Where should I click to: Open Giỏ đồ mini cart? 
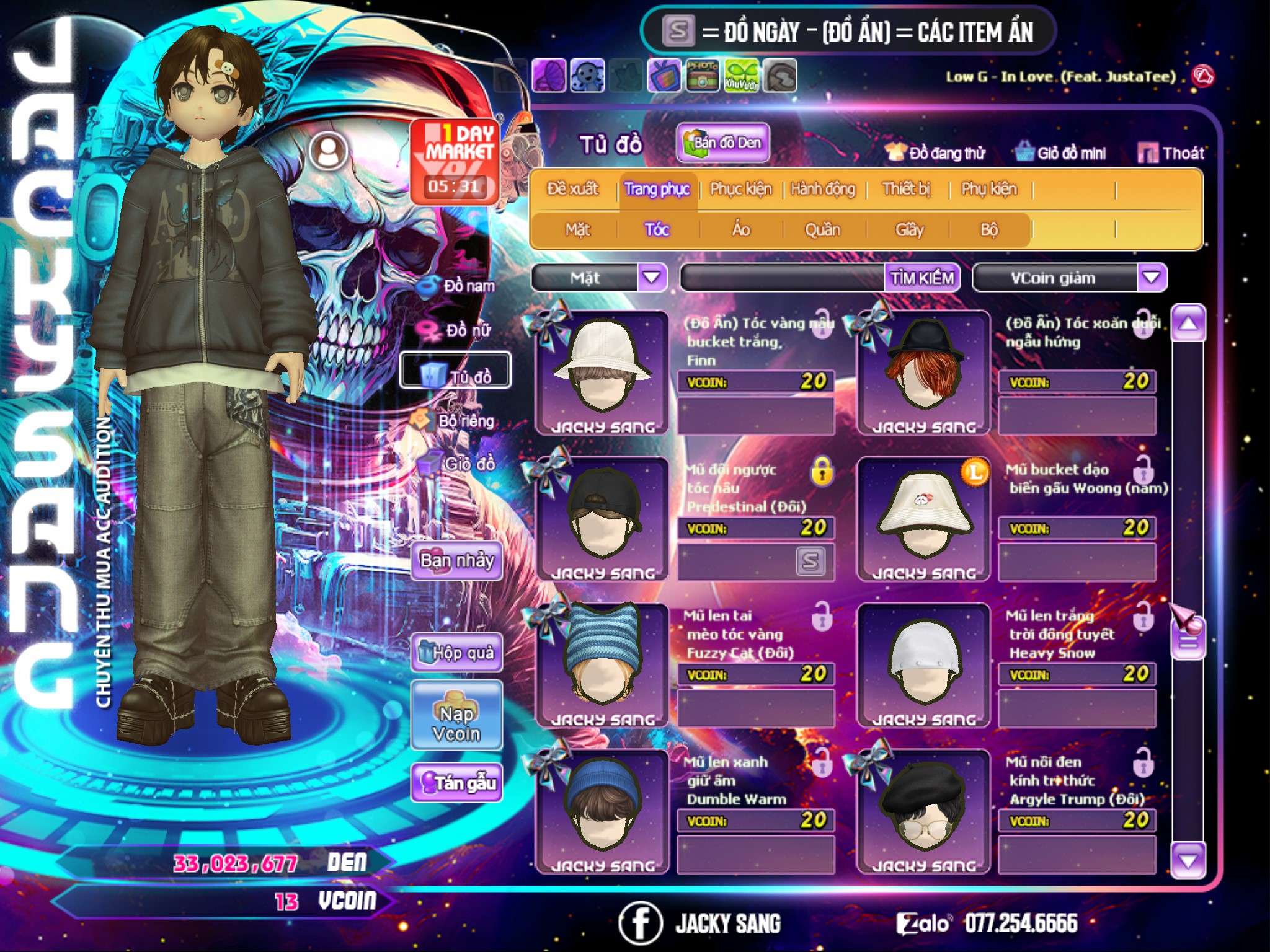tap(1061, 153)
